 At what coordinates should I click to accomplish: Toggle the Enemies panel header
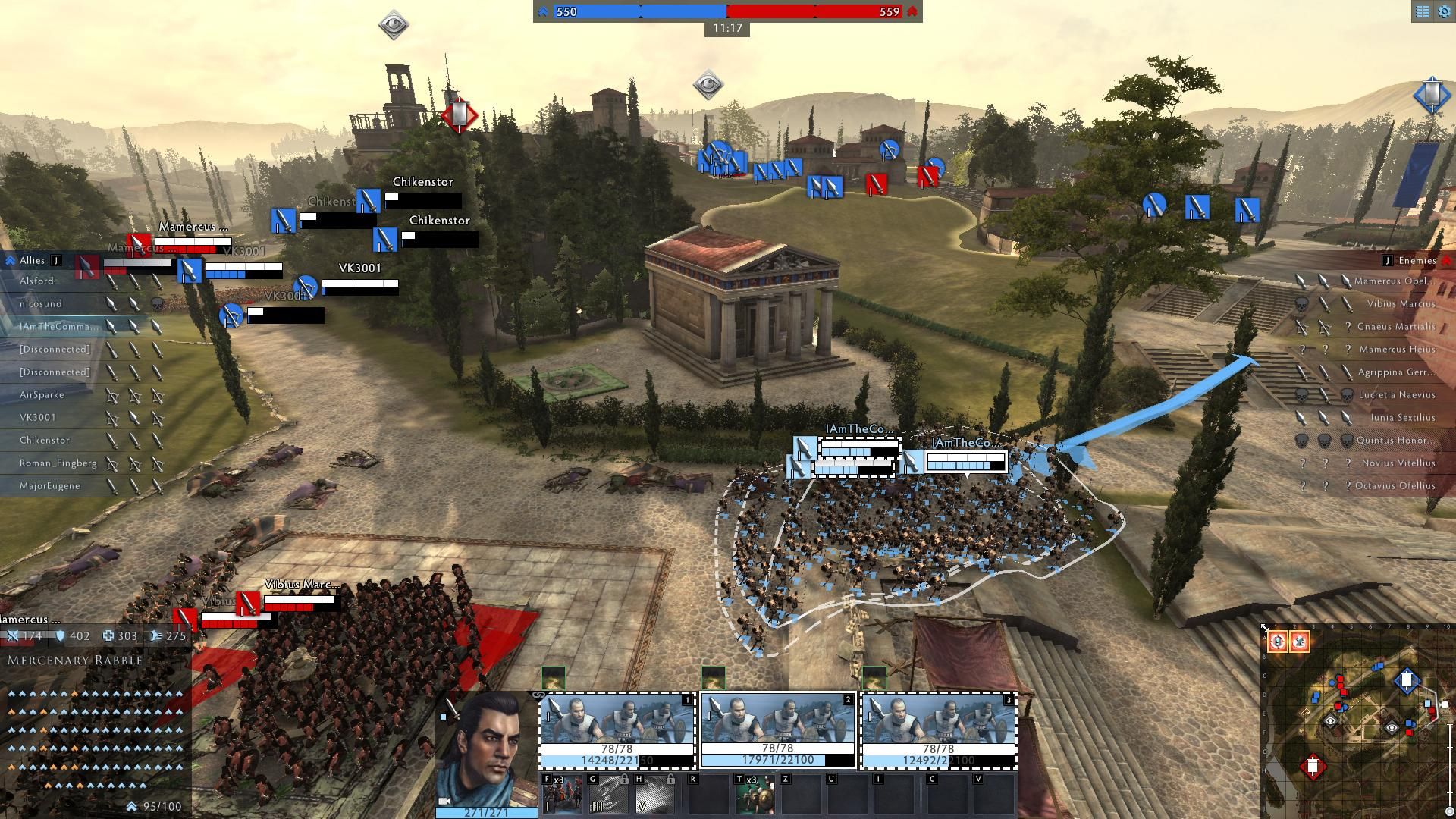click(x=1417, y=261)
